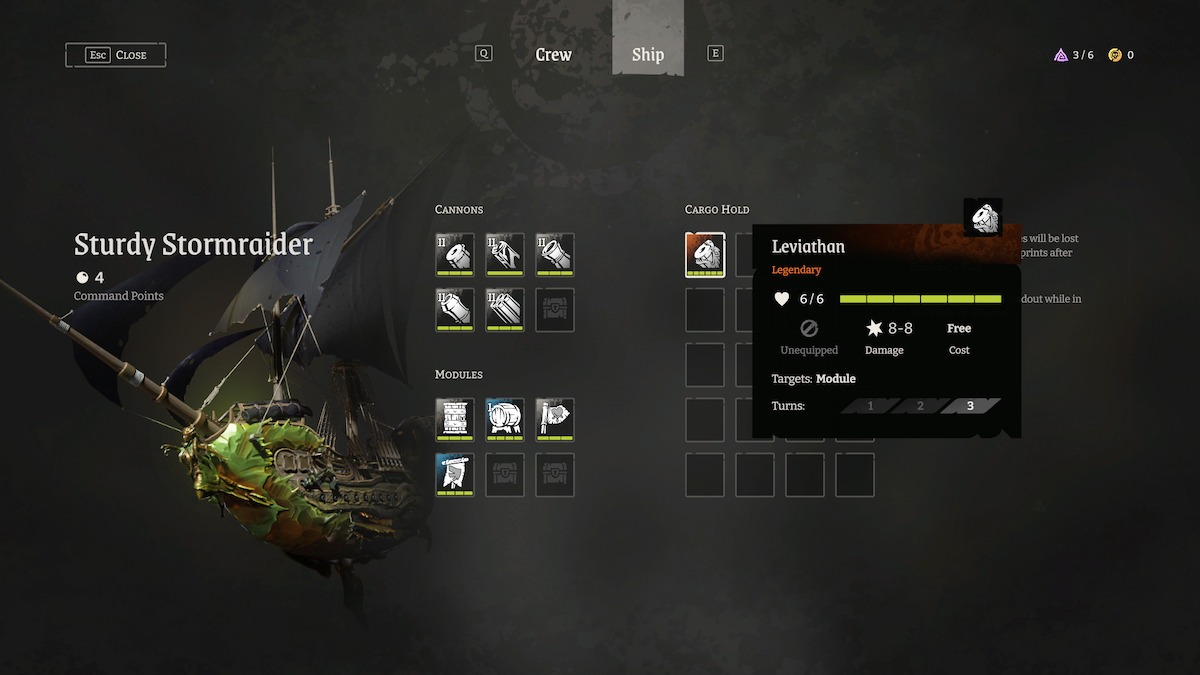
Task: Close the ship menu
Action: coord(116,55)
